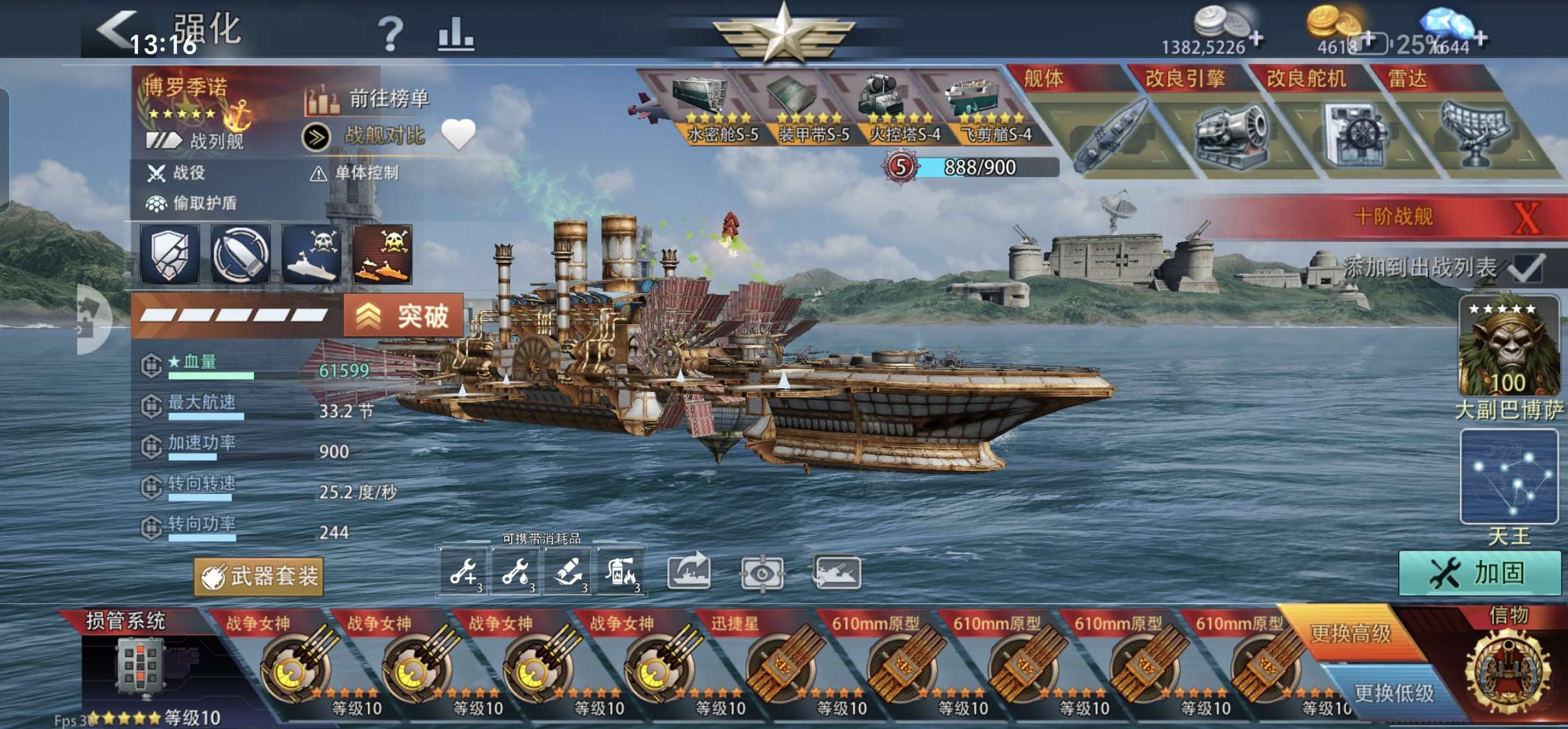Select 更换高级 upgrade swap option

(1350, 633)
